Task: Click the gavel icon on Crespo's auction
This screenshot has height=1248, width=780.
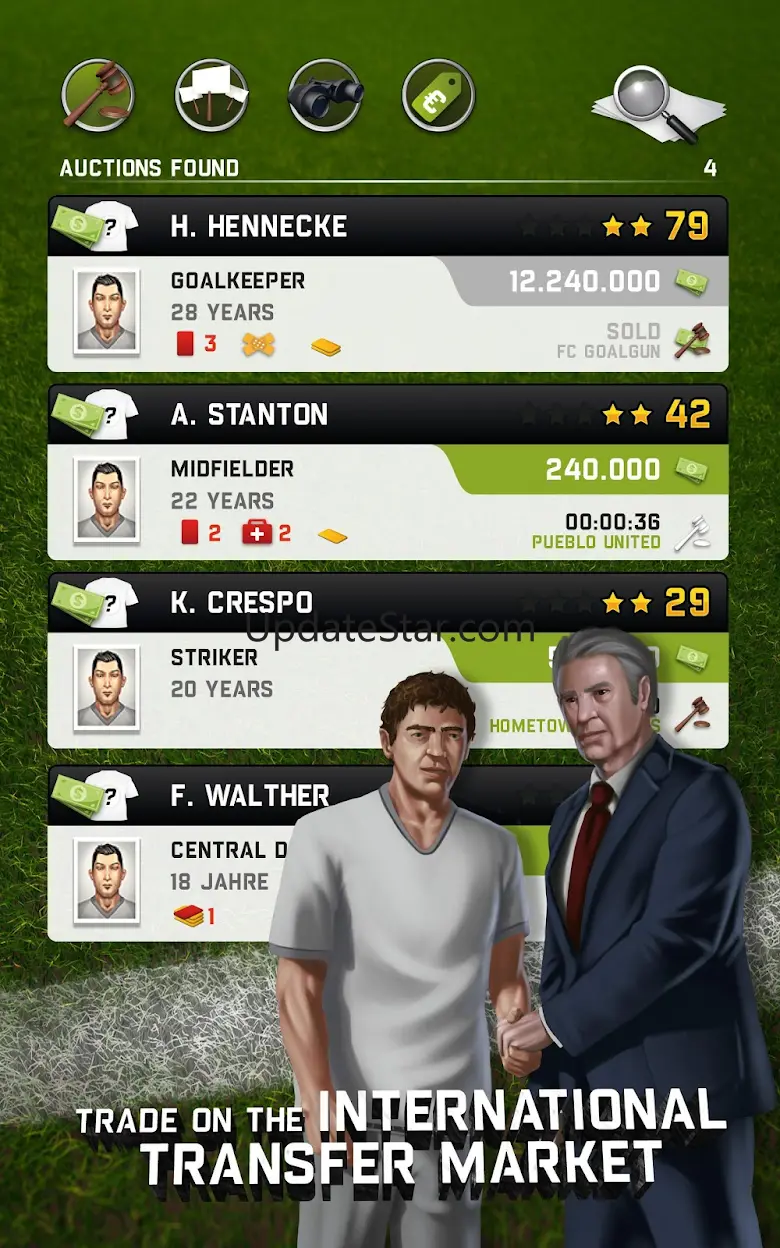Action: point(691,716)
